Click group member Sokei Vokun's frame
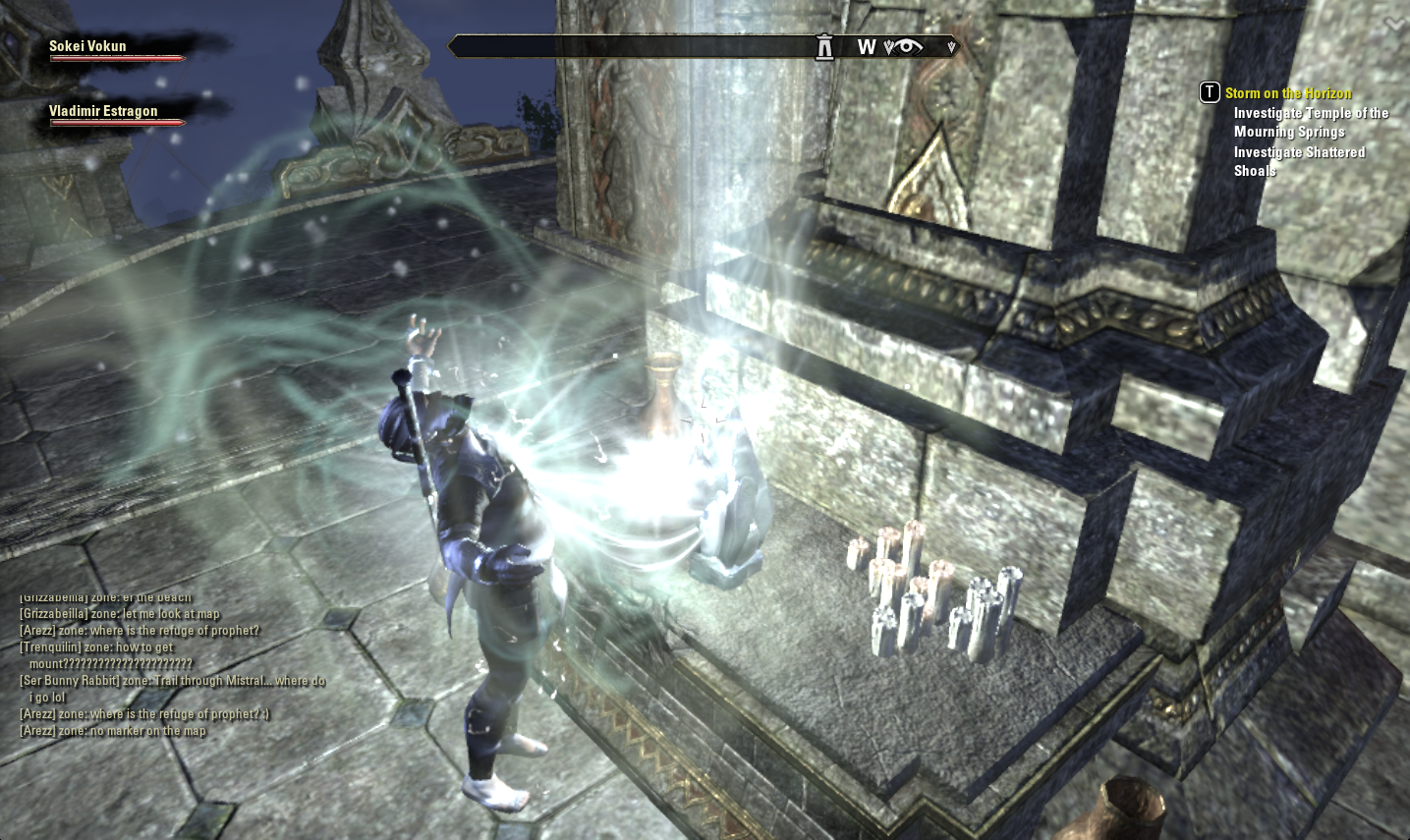The width and height of the screenshot is (1410, 840). click(x=88, y=46)
